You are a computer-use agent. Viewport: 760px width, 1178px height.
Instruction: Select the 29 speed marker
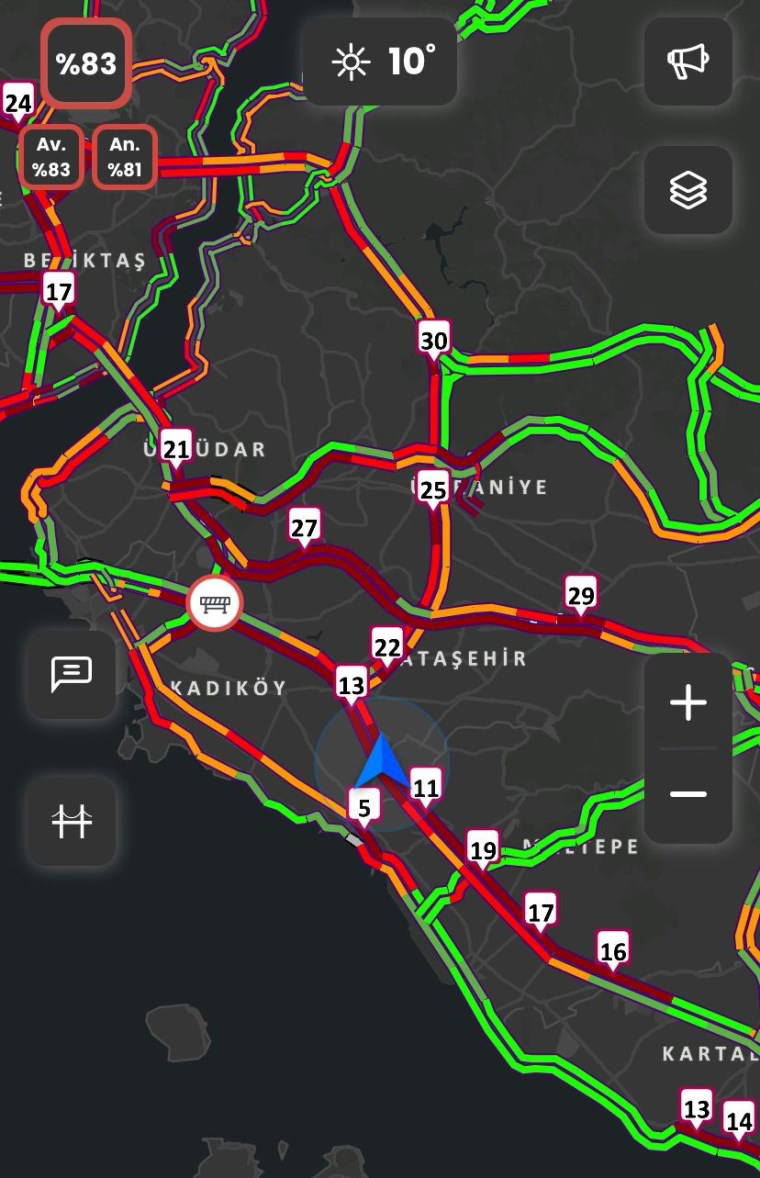pyautogui.click(x=580, y=596)
